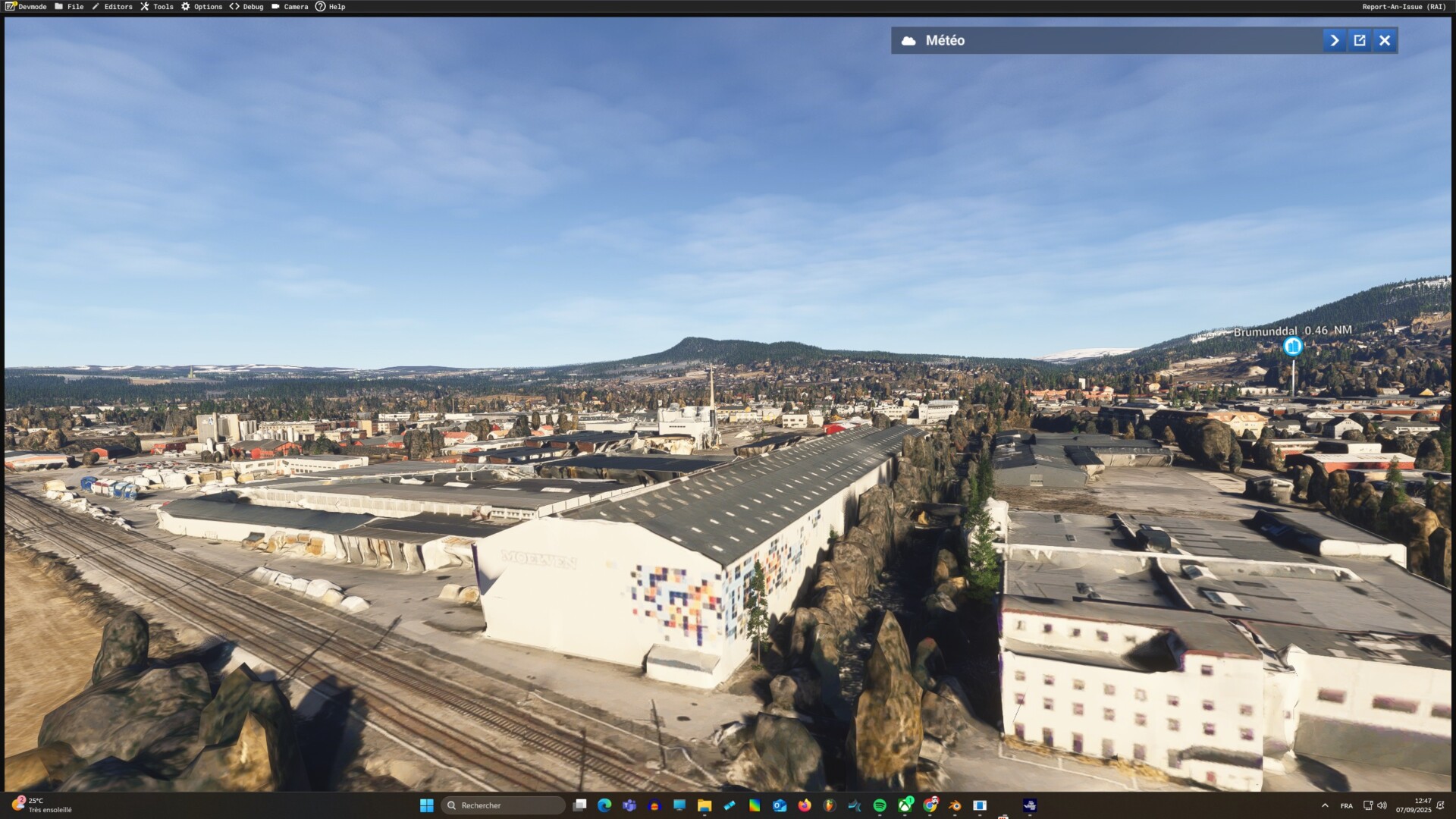Close the Météo weather panel

1385,41
